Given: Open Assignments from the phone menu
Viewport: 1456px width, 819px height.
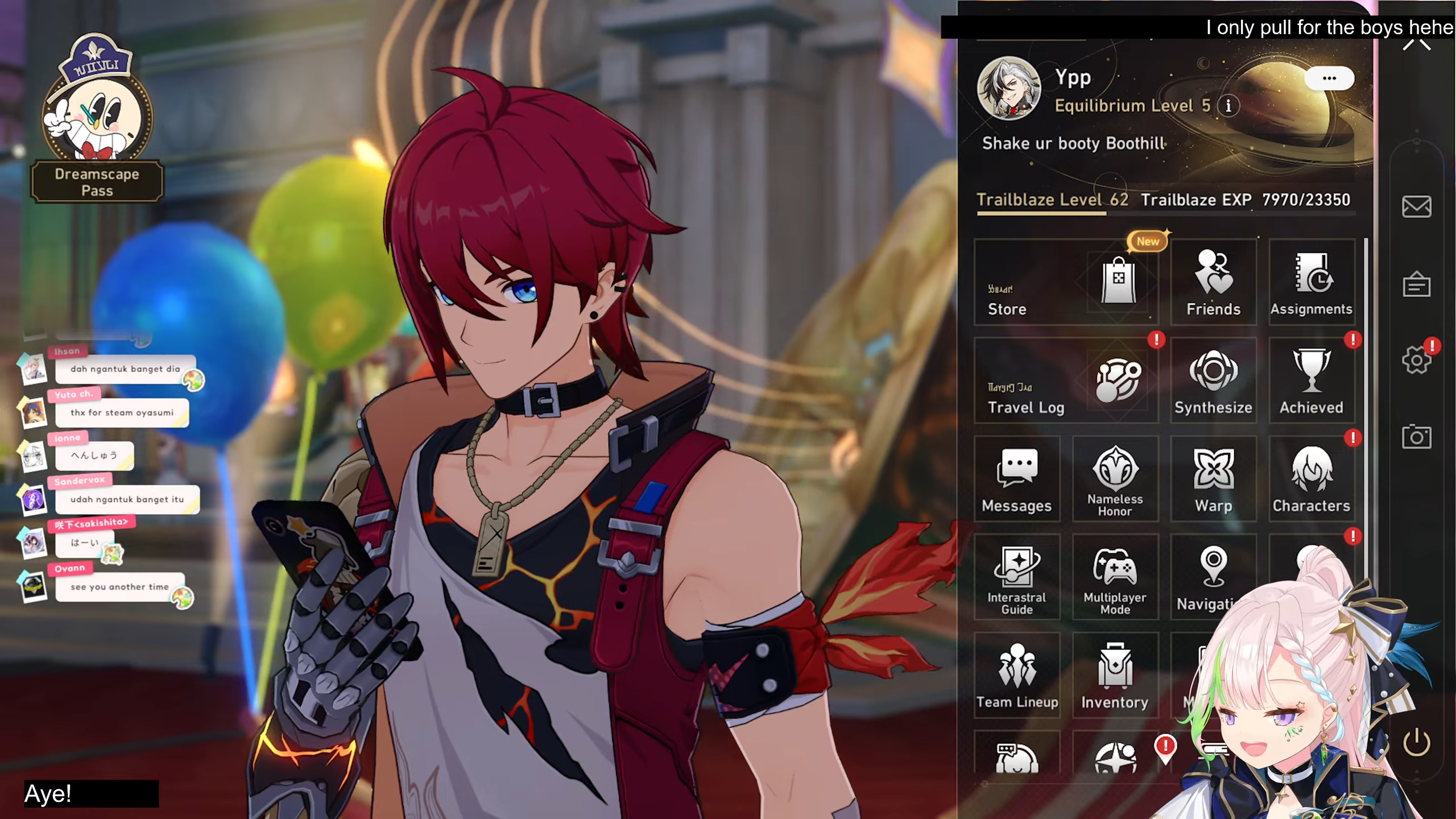Looking at the screenshot, I should 1311,283.
